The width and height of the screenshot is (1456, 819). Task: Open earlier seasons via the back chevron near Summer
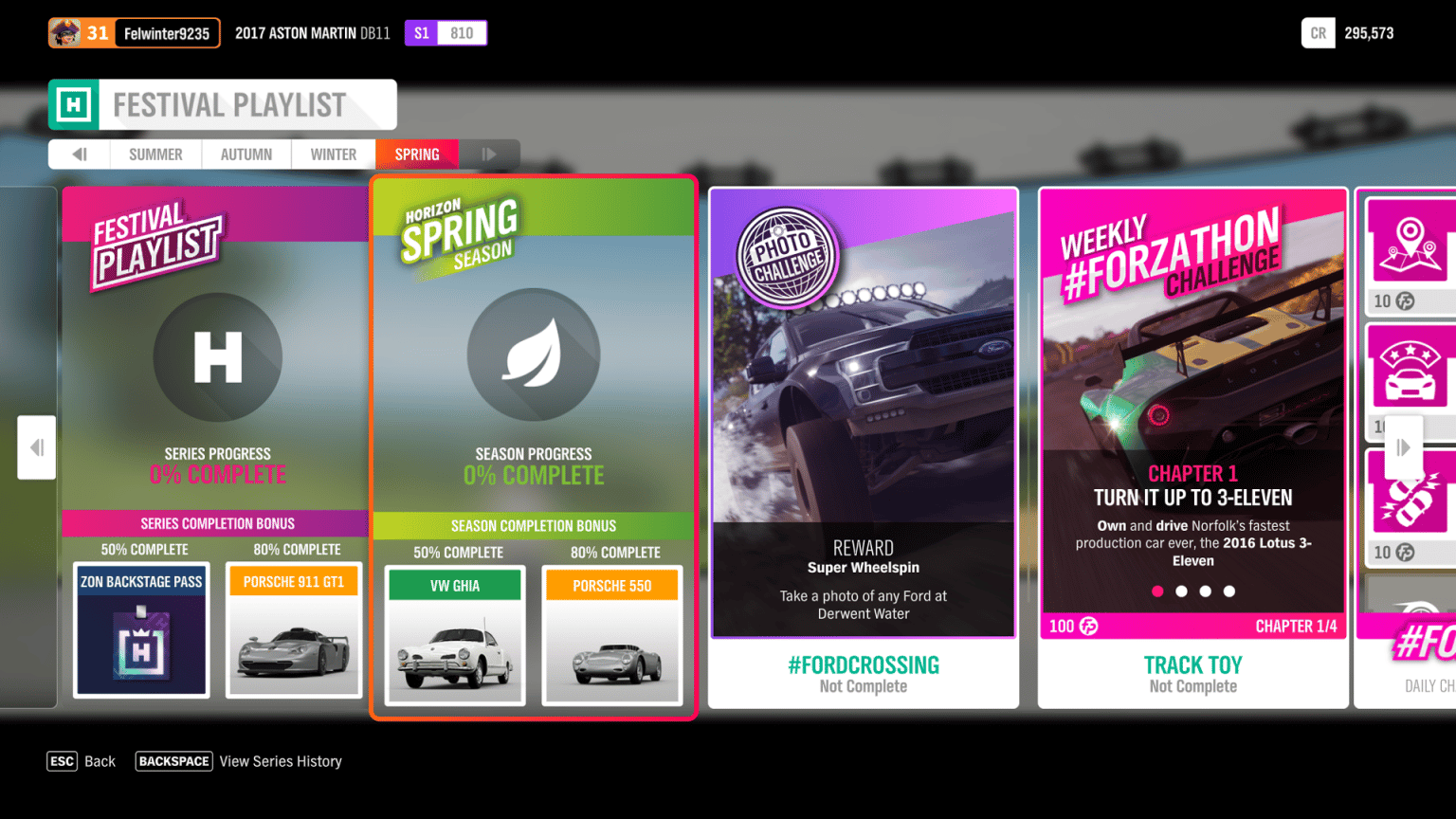[78, 154]
